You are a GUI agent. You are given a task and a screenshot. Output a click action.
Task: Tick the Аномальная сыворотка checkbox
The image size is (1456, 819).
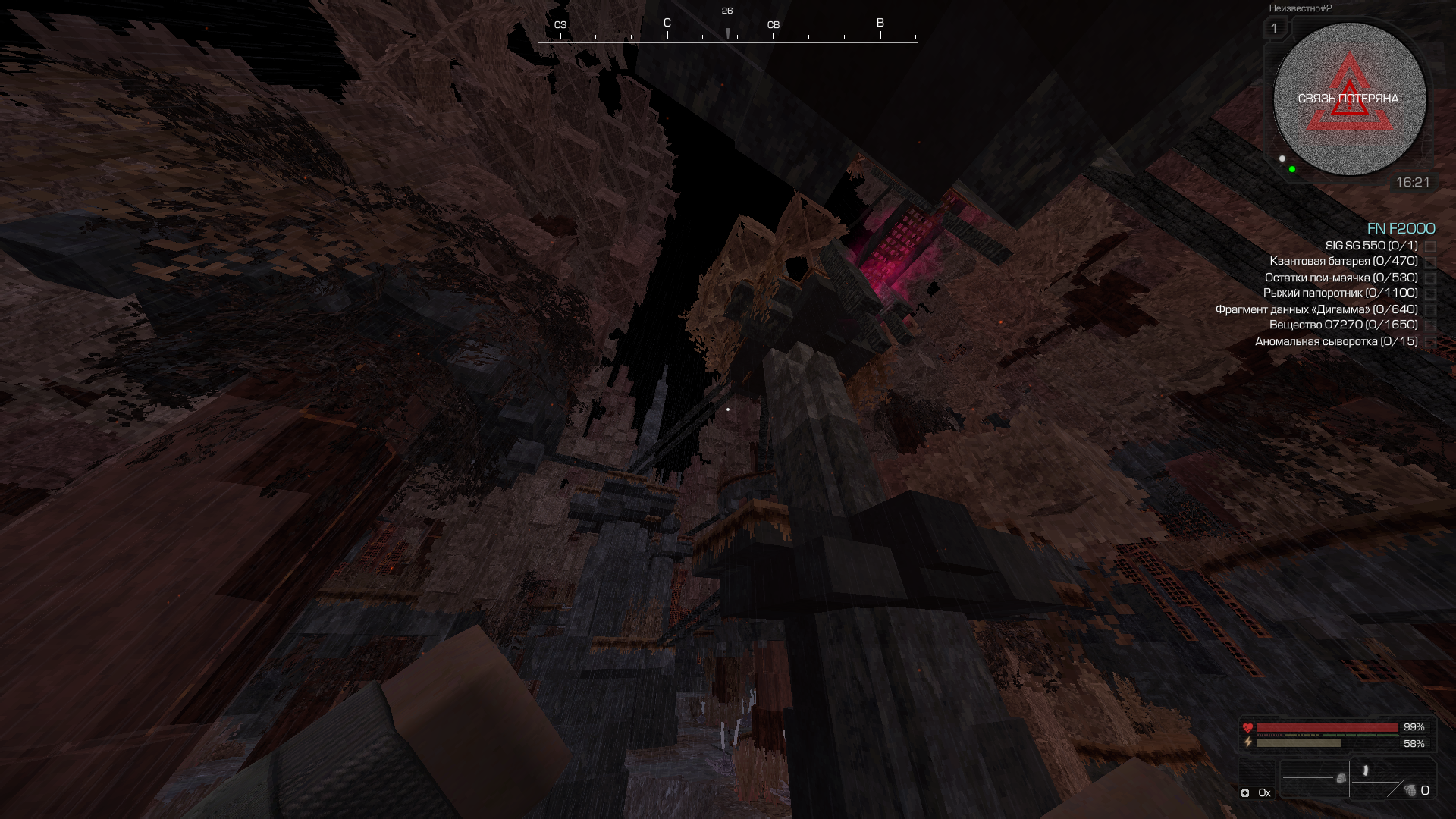tap(1430, 342)
